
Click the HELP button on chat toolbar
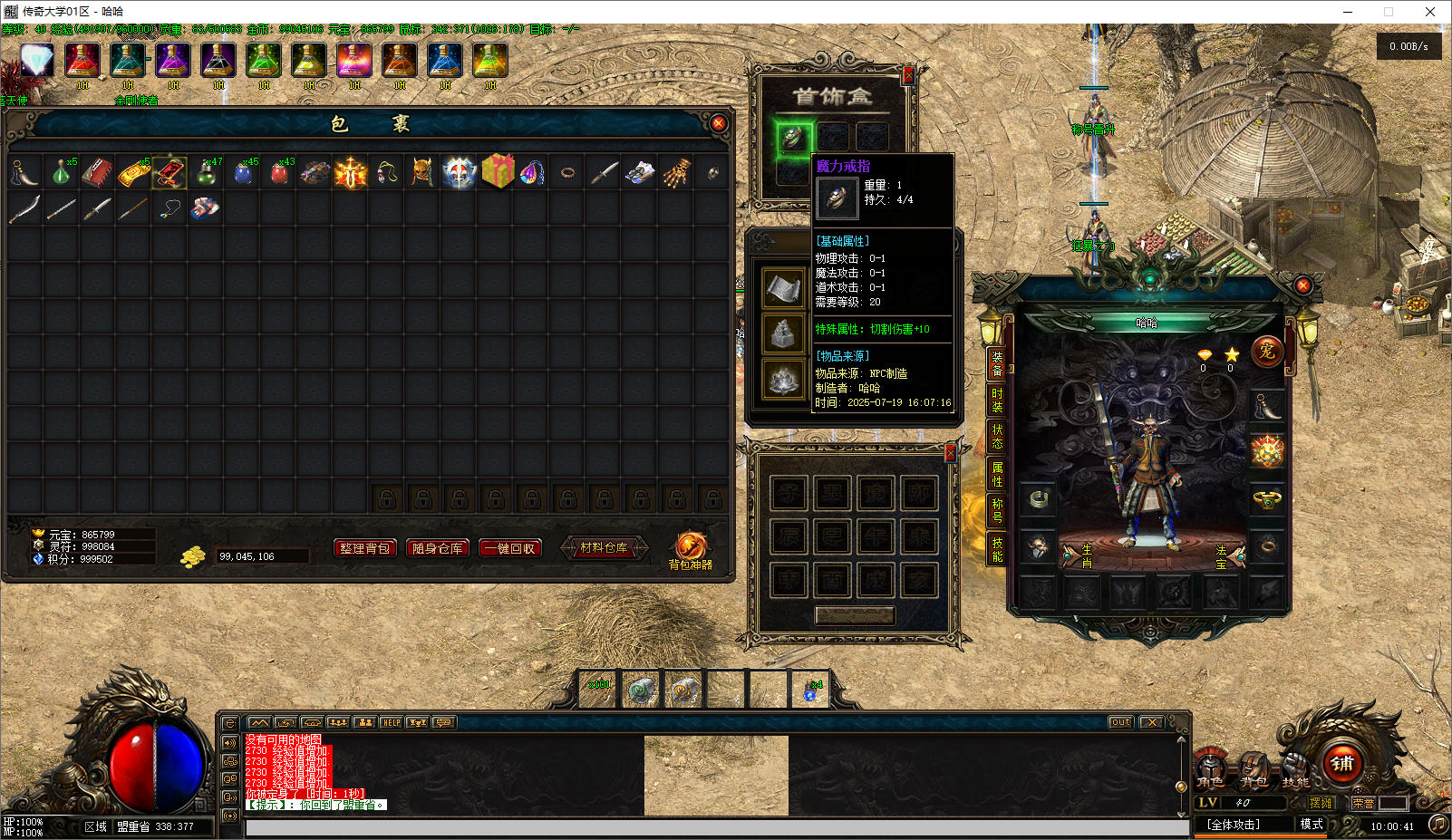(x=391, y=722)
